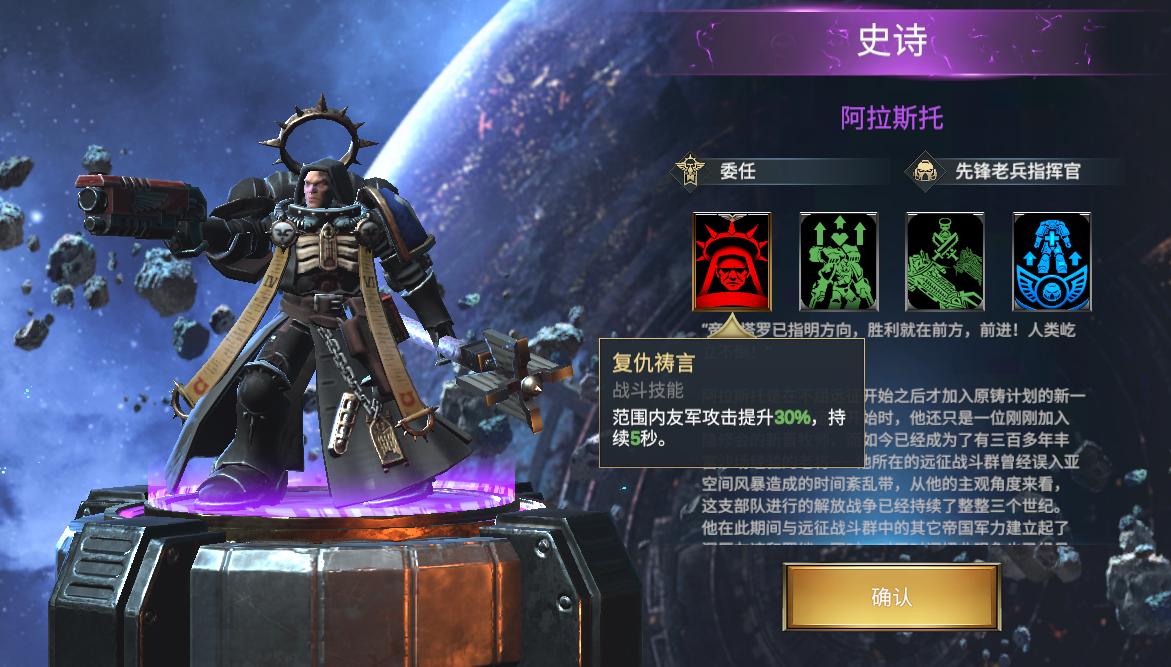
Task: Select the red hooded face skill icon
Action: coord(732,262)
